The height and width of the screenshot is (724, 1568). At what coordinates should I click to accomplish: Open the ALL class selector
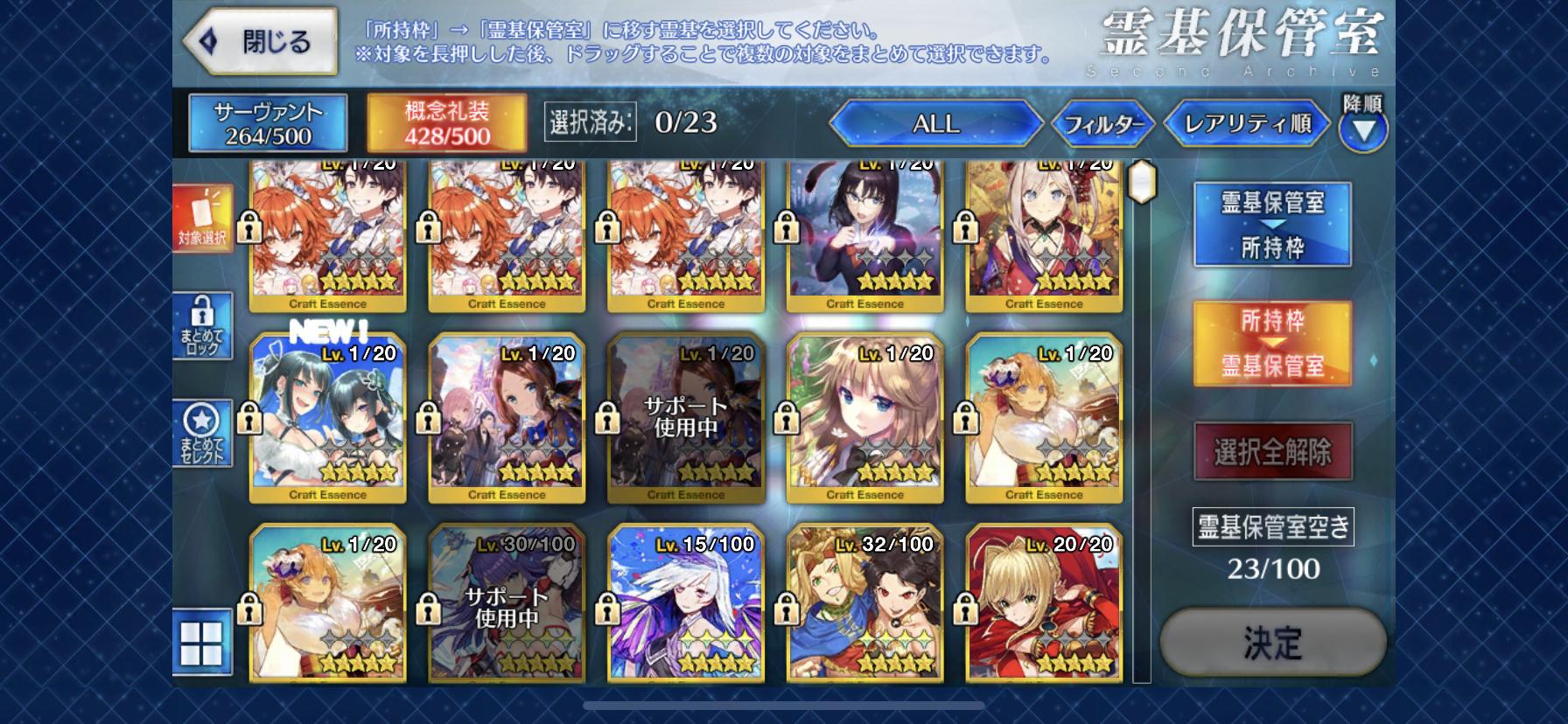pos(935,124)
